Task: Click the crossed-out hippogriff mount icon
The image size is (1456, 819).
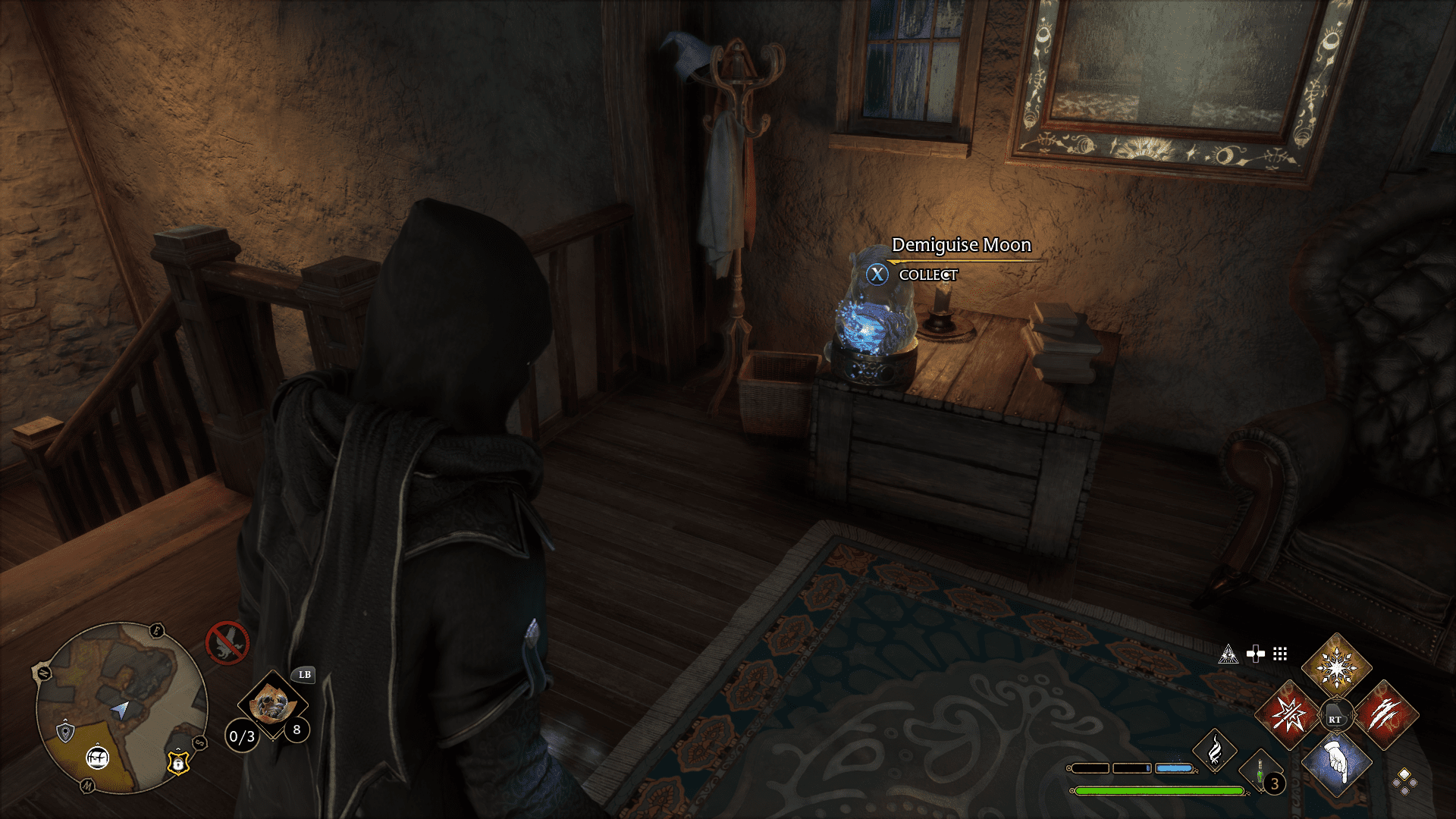Action: [227, 643]
